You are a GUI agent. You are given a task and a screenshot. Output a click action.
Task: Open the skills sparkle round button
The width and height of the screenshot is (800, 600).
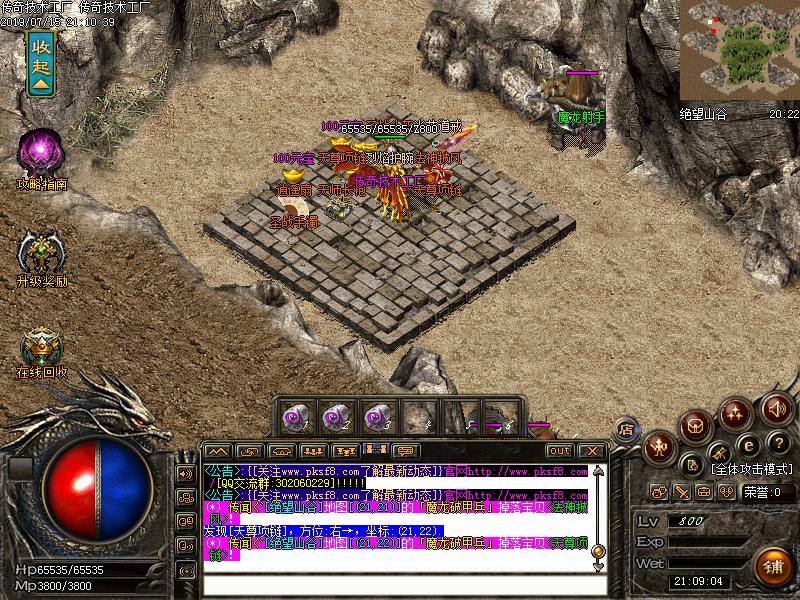pos(736,413)
